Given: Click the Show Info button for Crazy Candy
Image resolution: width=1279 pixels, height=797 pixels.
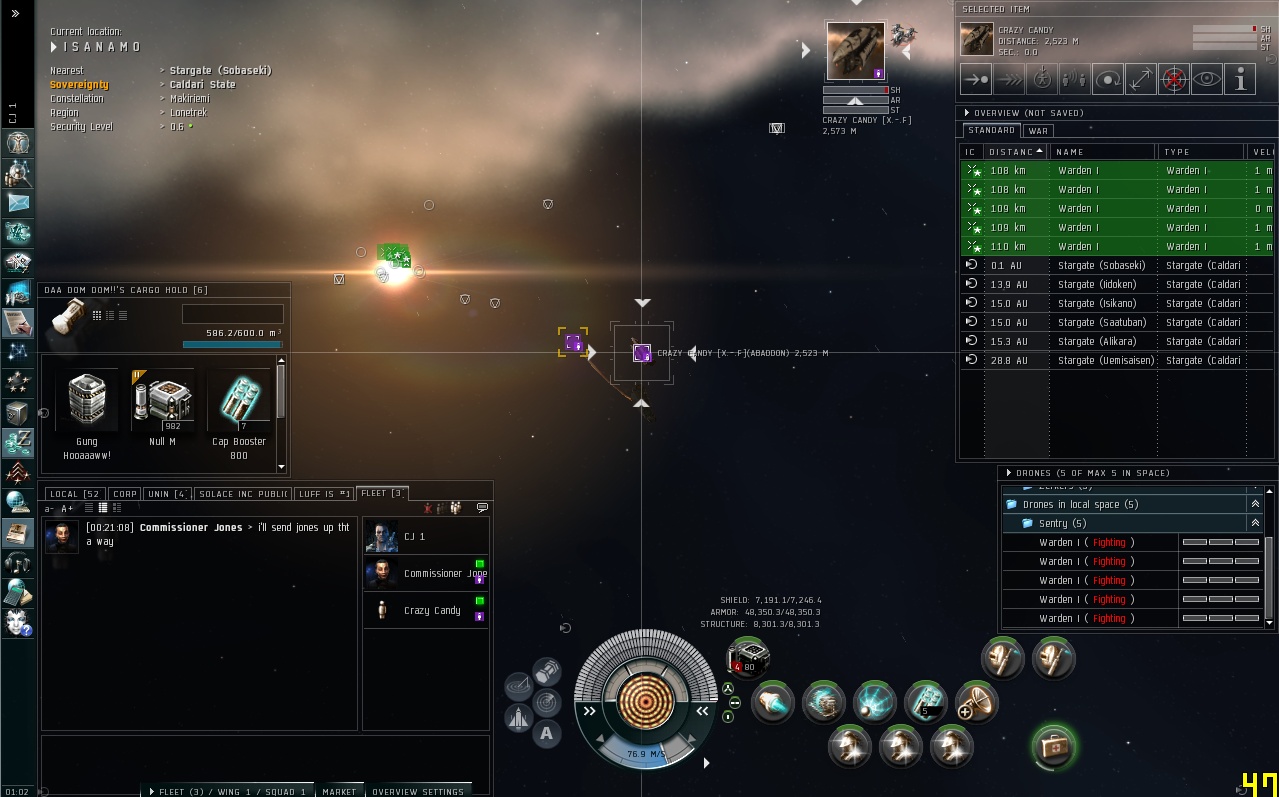Looking at the screenshot, I should [x=1239, y=79].
